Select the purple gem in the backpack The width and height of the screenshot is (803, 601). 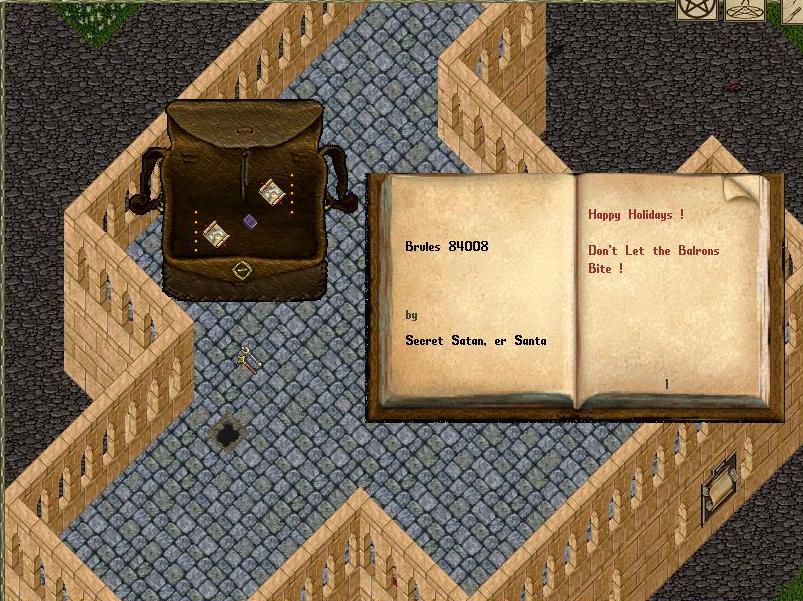pos(250,221)
